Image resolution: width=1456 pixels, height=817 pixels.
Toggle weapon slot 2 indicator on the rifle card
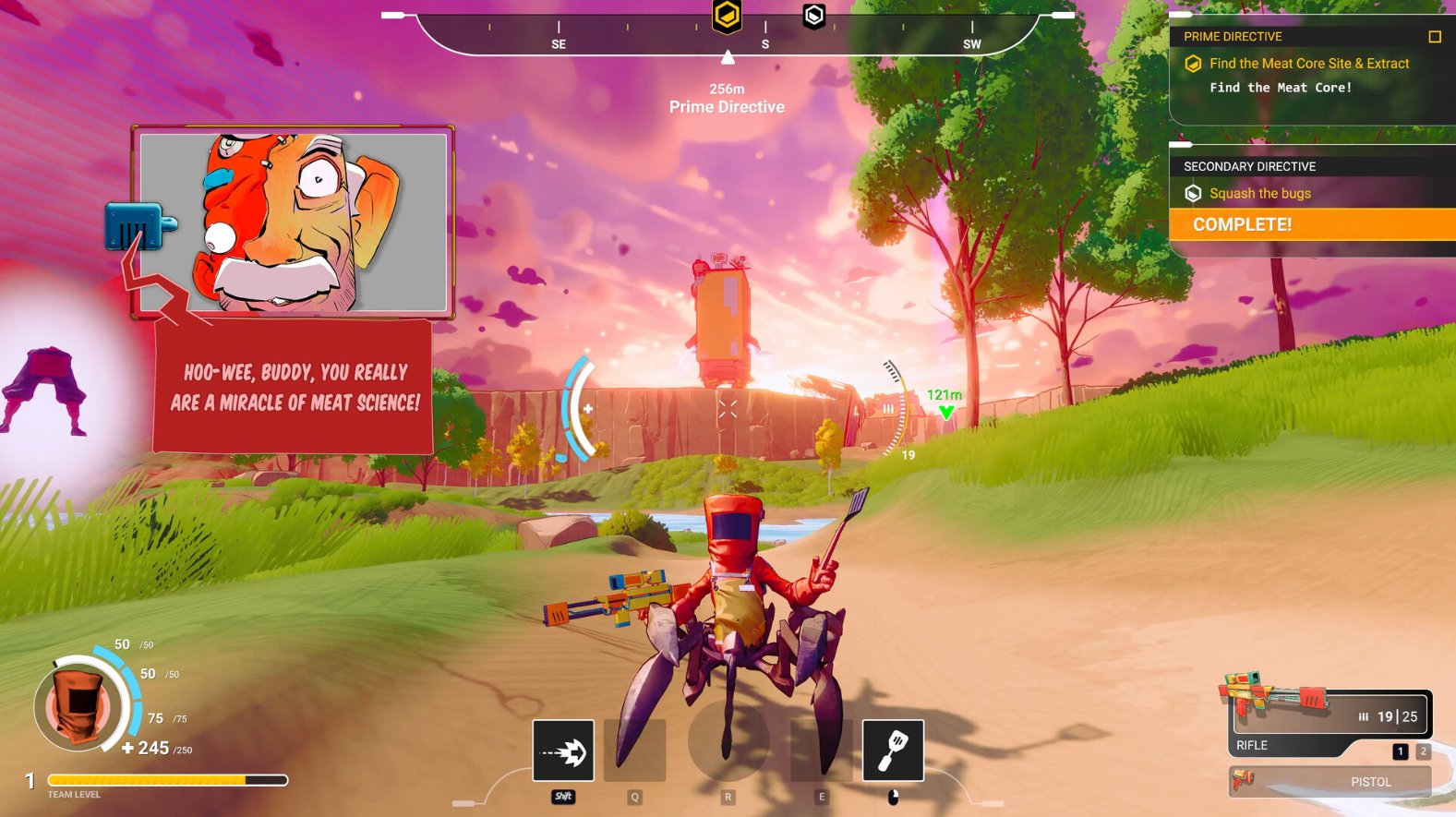point(1423,751)
